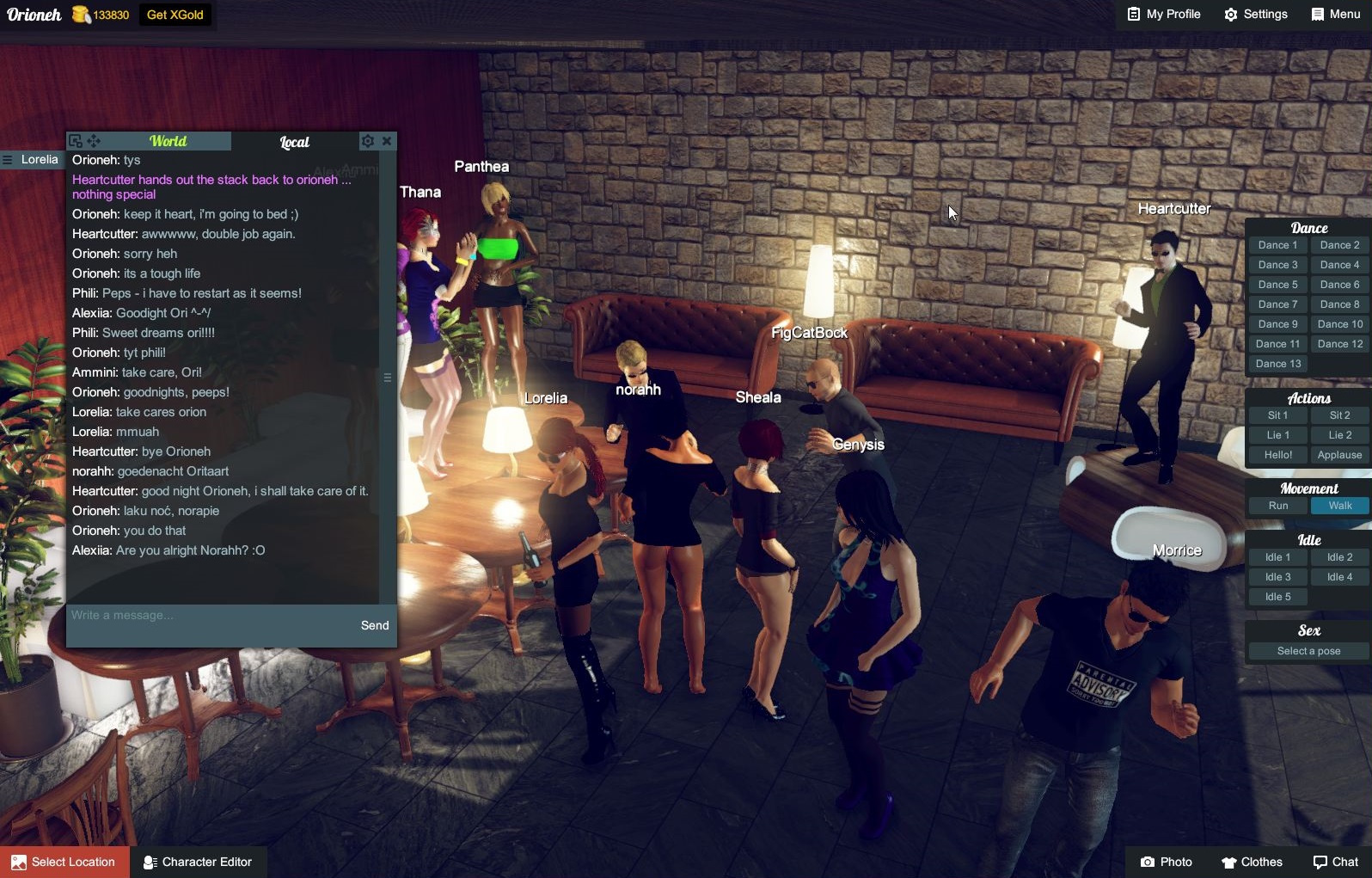Open the Get XGold shop
The image size is (1372, 878).
[x=175, y=15]
